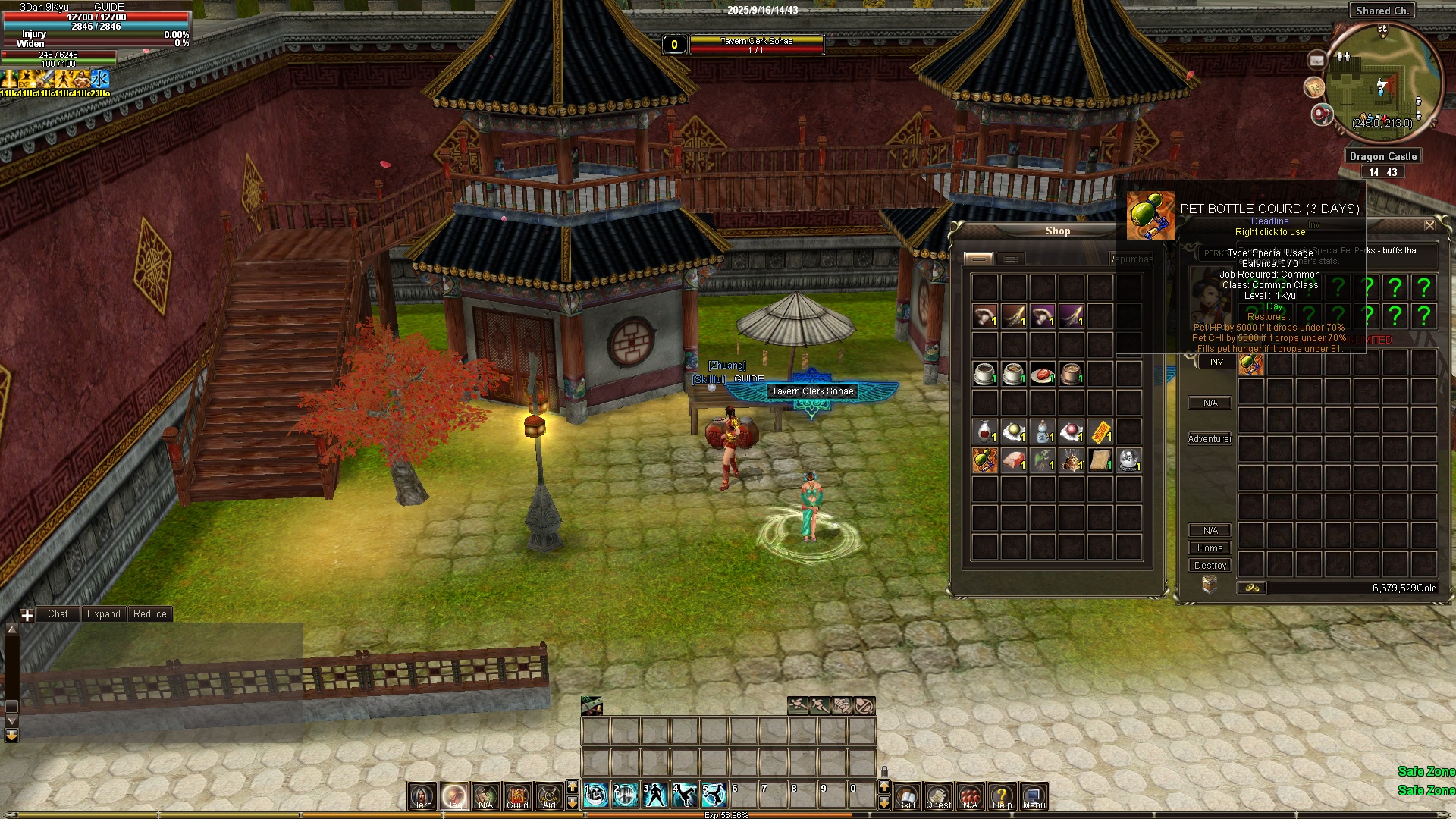The height and width of the screenshot is (819, 1456).
Task: Switch to the Repurchase tab in shop
Action: click(x=1130, y=259)
